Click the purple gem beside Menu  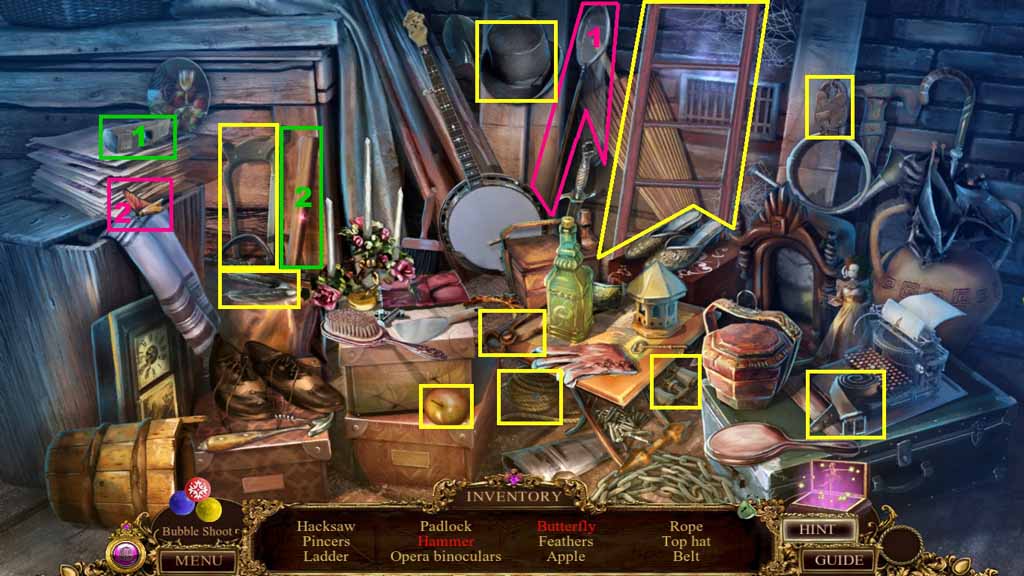[x=127, y=554]
